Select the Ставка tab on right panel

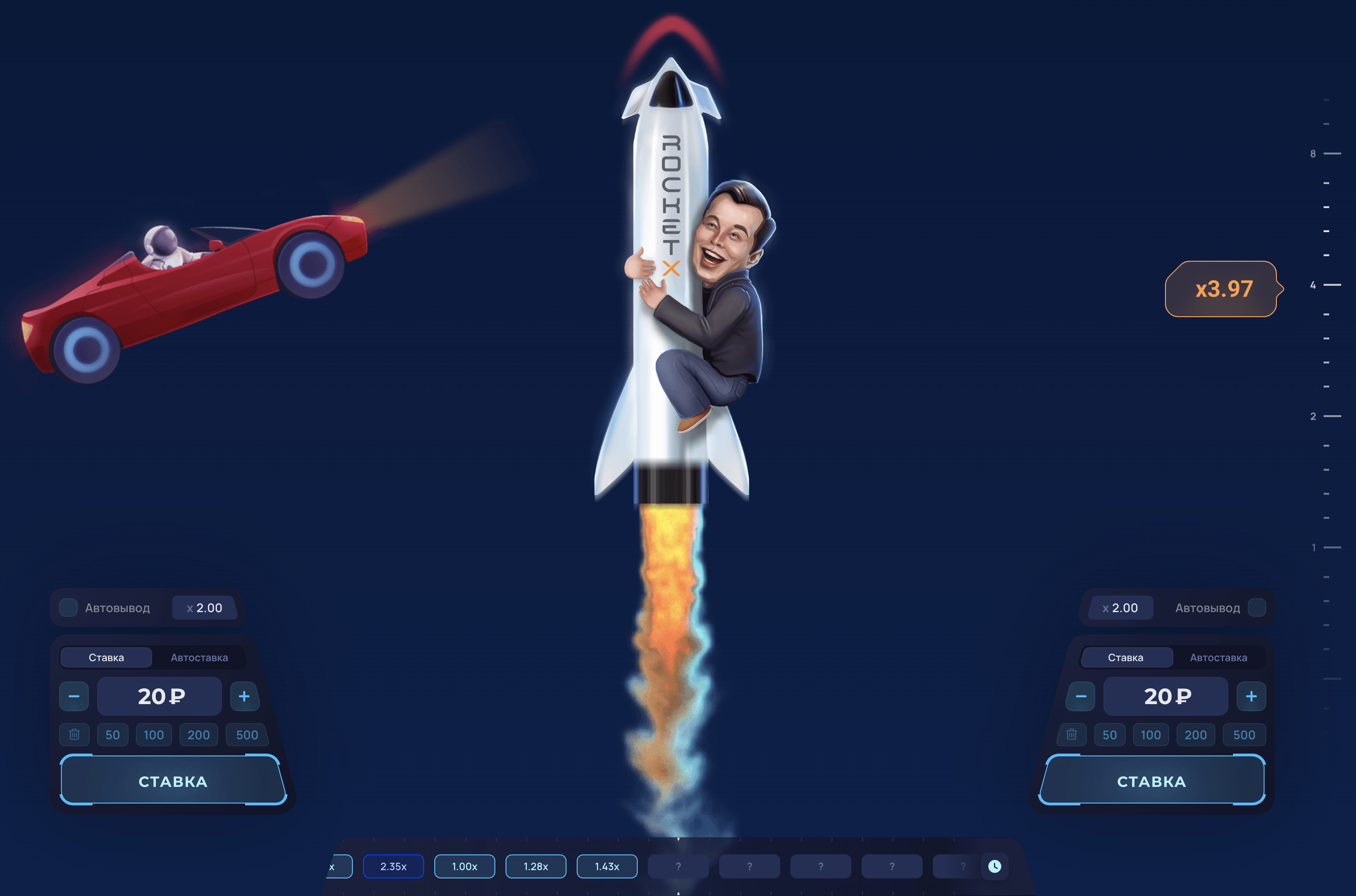[x=1126, y=657]
